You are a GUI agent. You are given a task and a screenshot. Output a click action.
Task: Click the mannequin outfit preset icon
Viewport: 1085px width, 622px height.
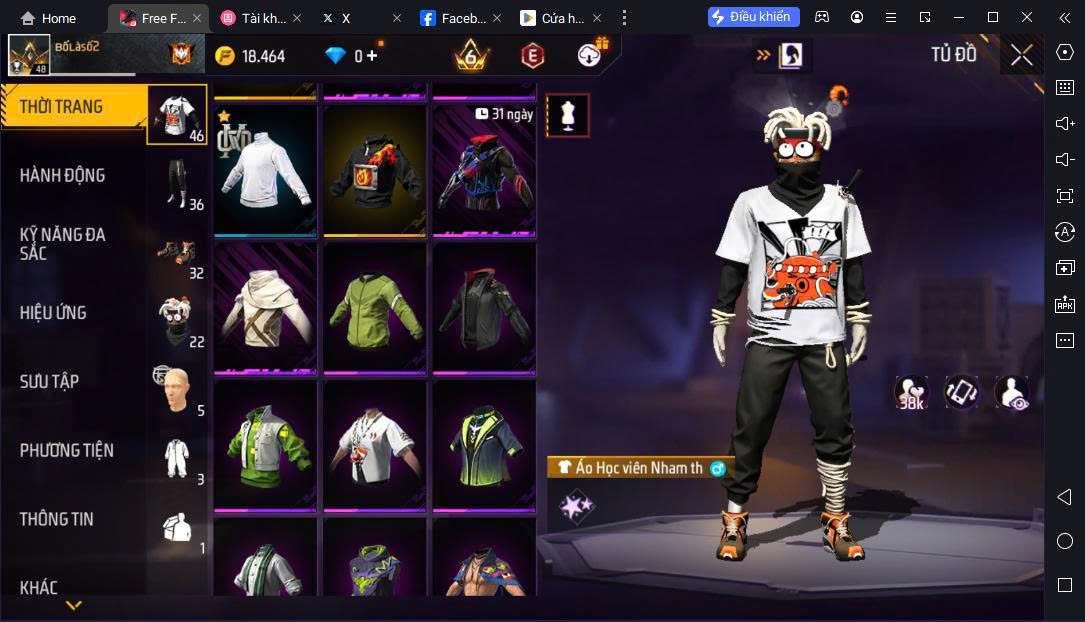pos(568,116)
